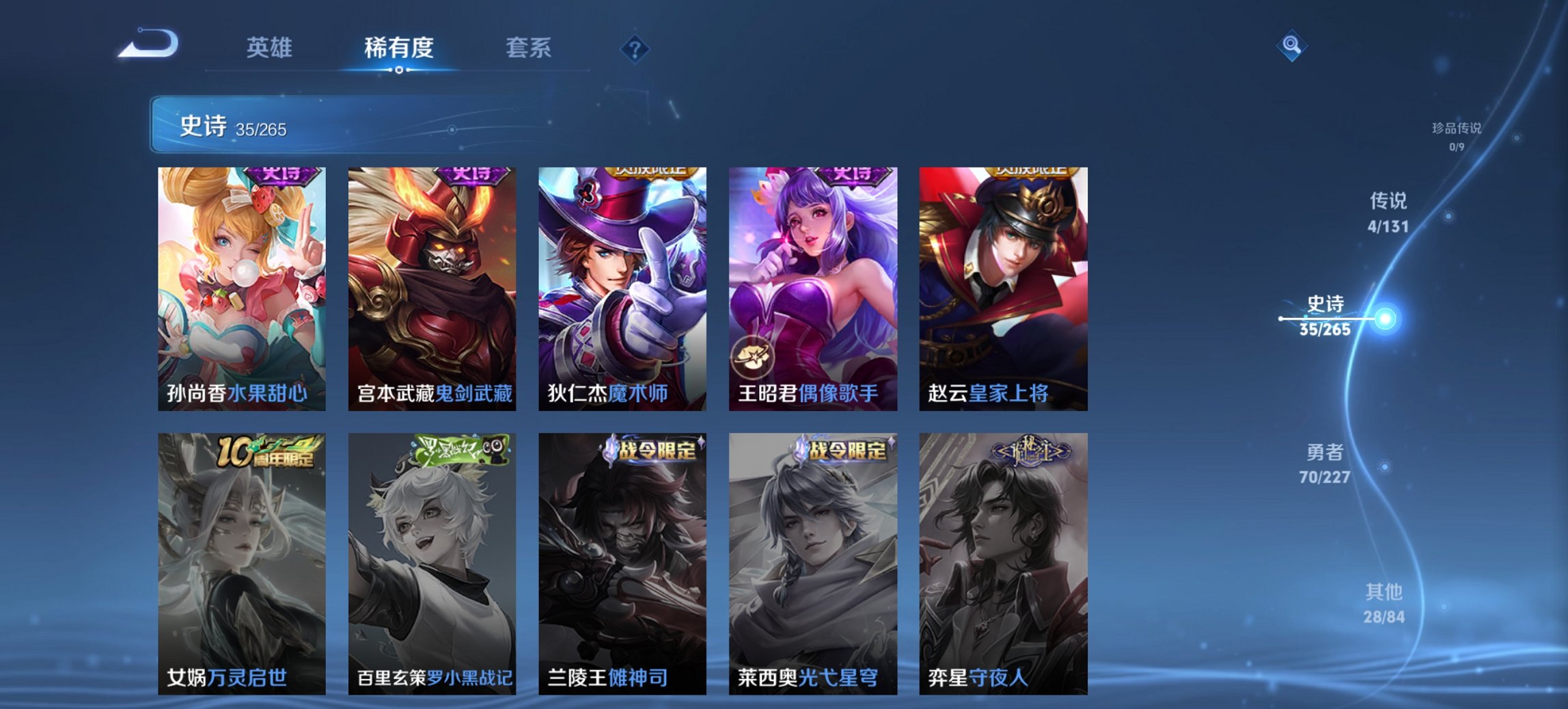Open the help question mark icon
This screenshot has height=709, width=1568.
[x=634, y=49]
